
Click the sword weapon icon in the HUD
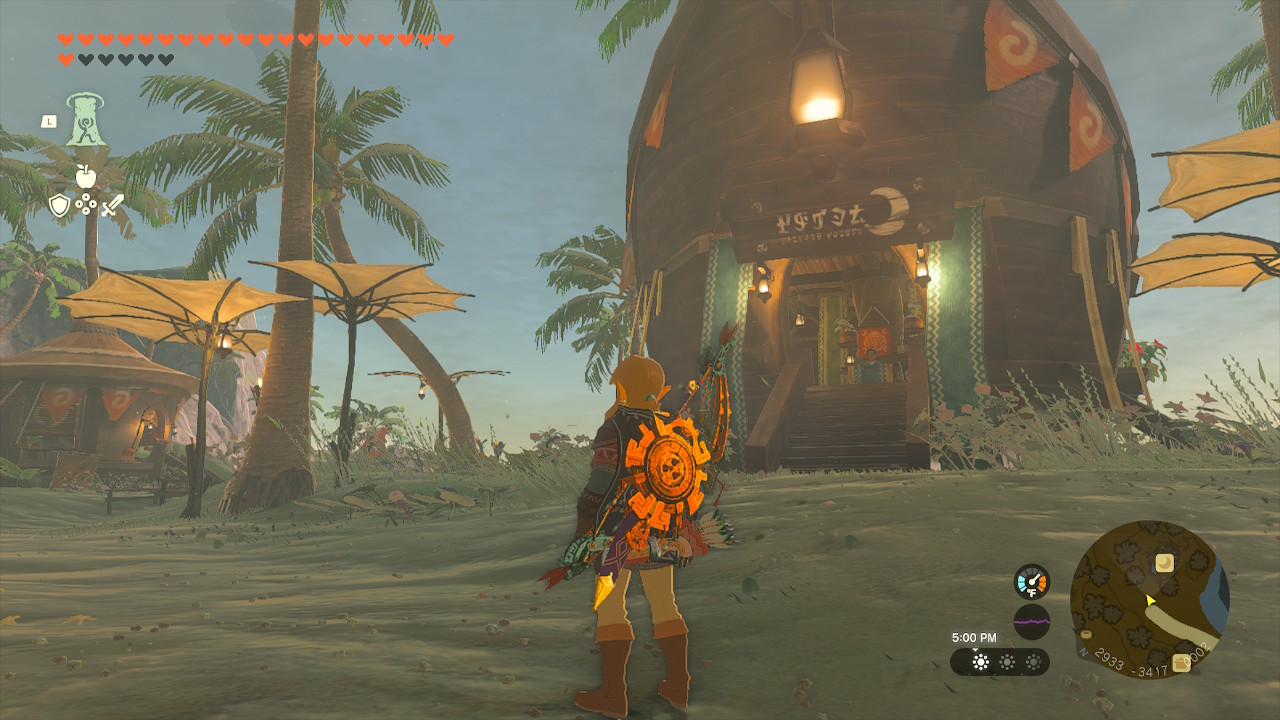113,205
